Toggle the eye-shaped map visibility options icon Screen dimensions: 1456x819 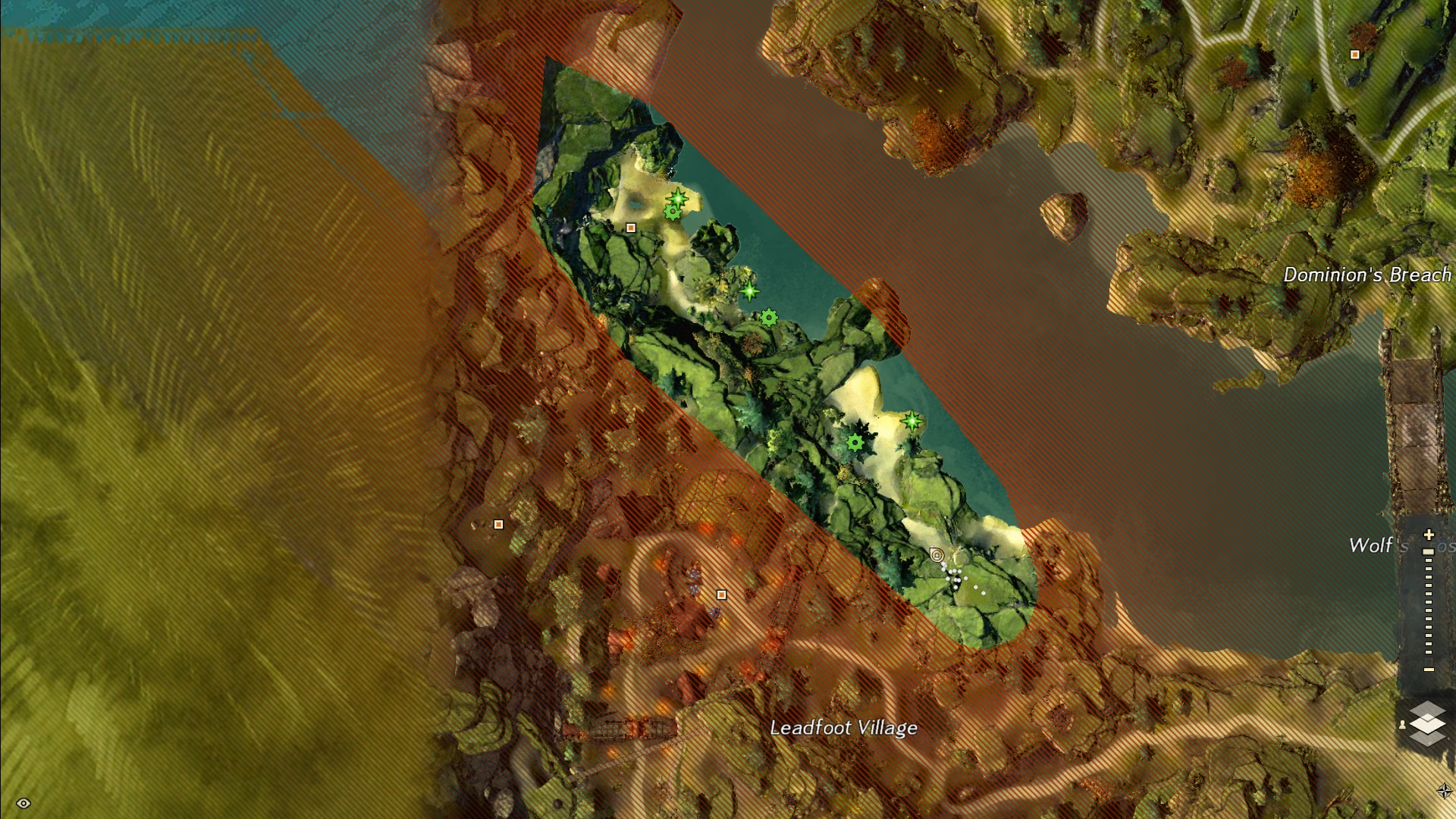click(24, 803)
